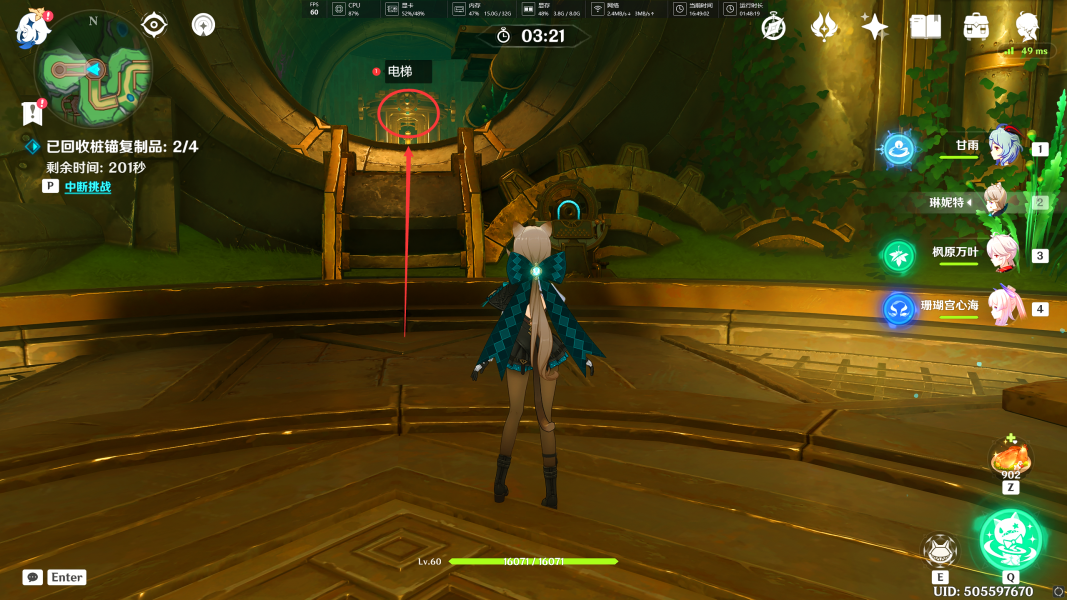Trigger 珊瑚宫心海's blue burst icon

(x=899, y=308)
